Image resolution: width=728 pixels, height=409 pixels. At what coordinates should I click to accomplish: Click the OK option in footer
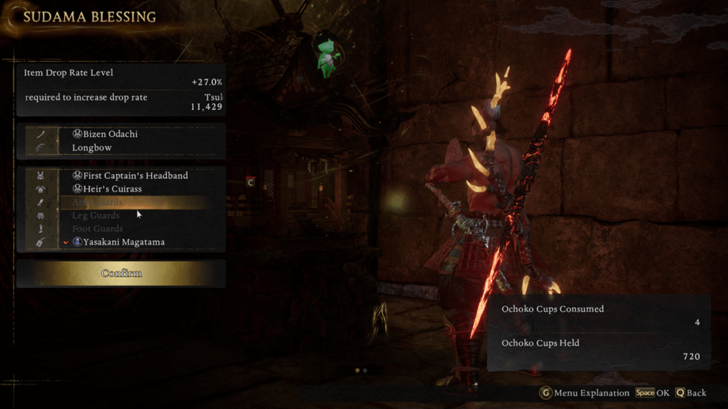(x=653, y=393)
